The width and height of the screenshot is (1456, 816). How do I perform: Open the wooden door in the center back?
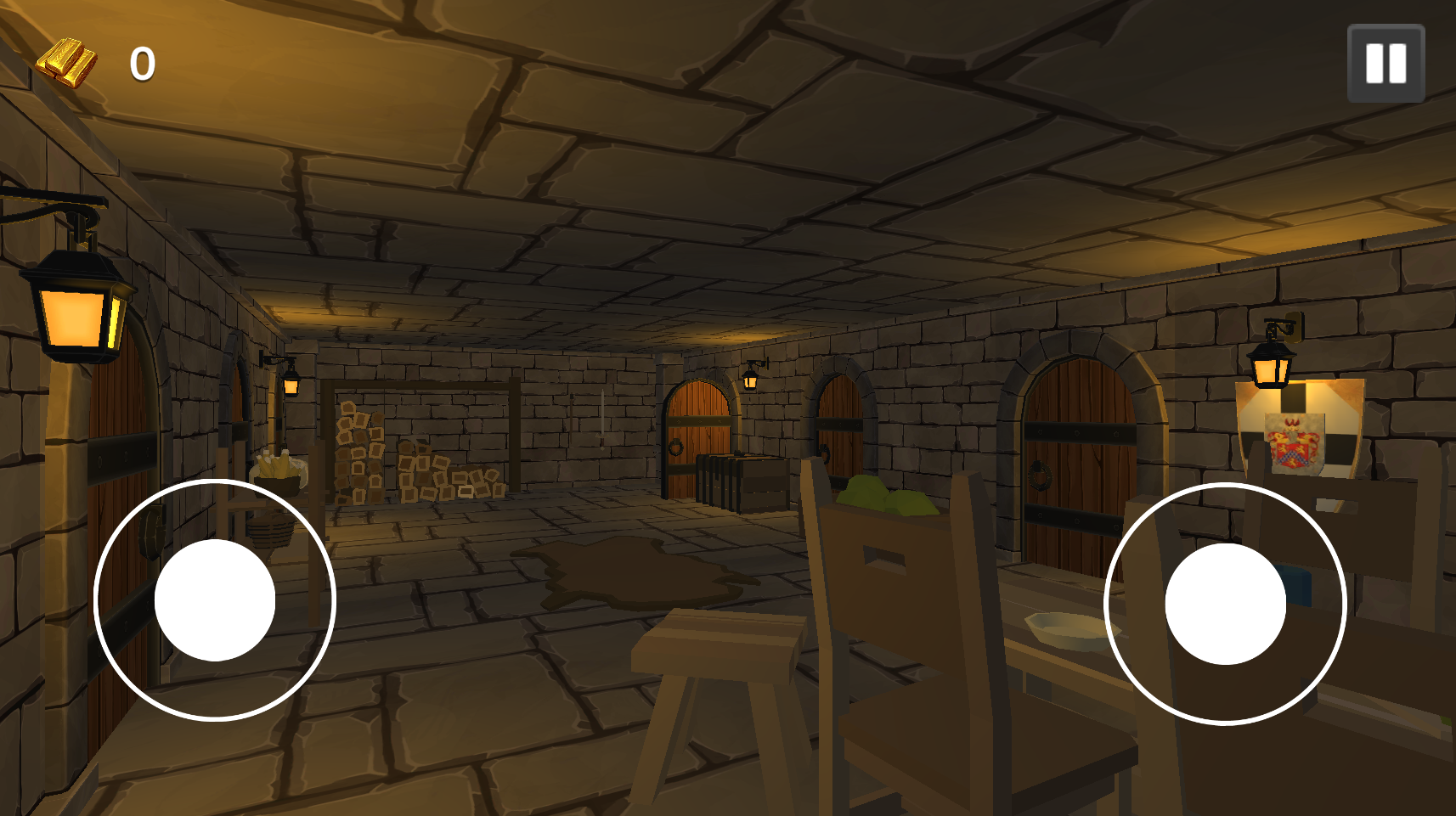pyautogui.click(x=697, y=442)
